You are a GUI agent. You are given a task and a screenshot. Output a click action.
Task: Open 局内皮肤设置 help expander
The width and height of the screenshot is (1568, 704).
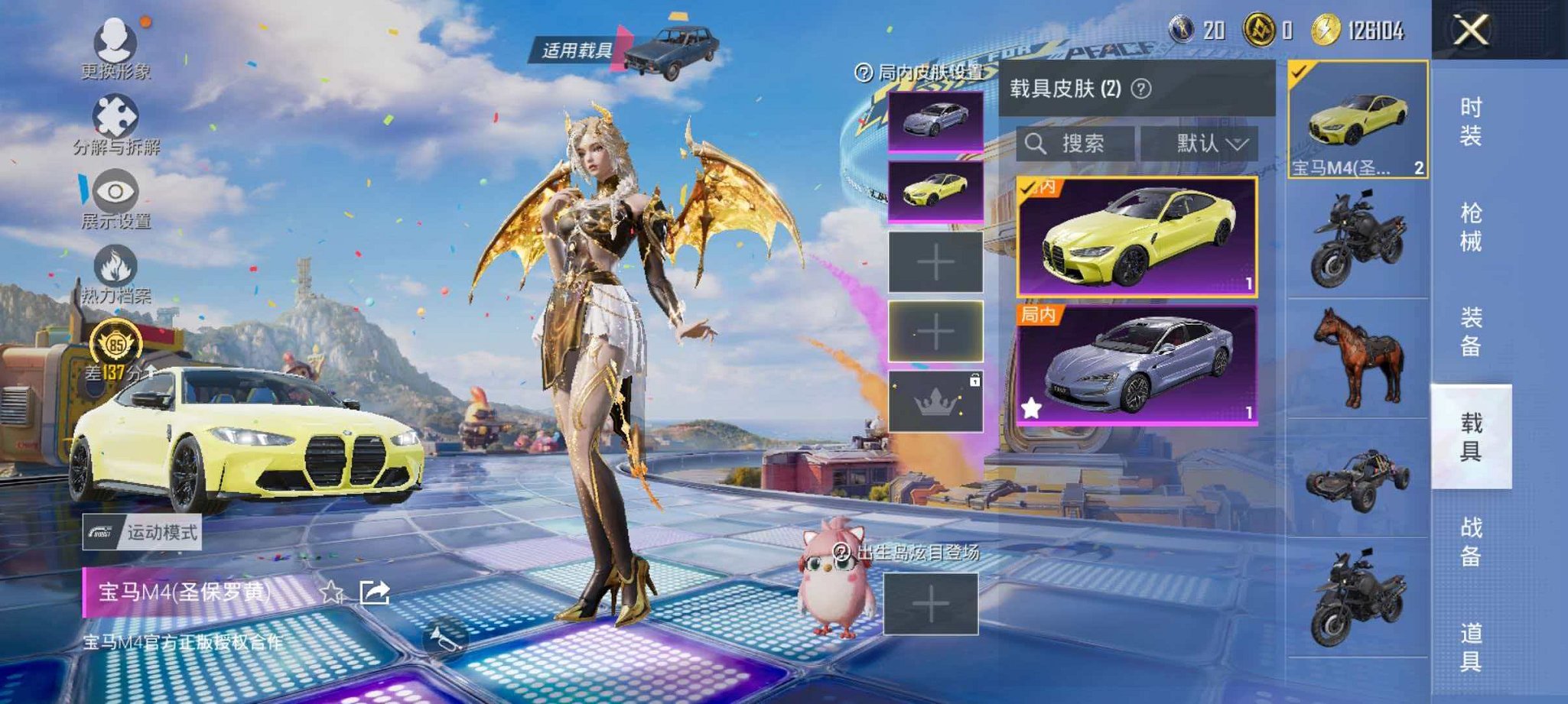(863, 70)
